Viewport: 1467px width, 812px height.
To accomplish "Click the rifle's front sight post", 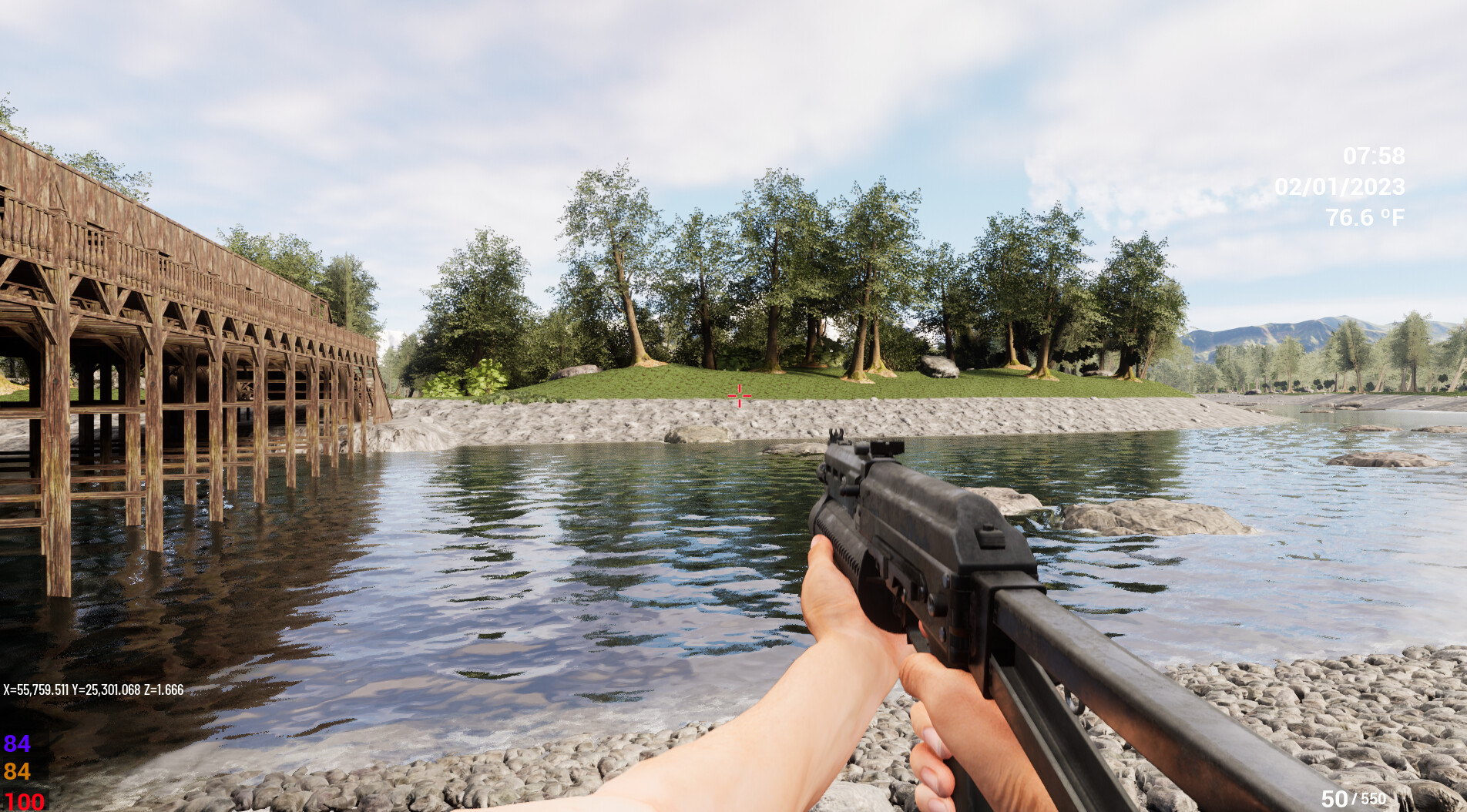I will pos(837,436).
